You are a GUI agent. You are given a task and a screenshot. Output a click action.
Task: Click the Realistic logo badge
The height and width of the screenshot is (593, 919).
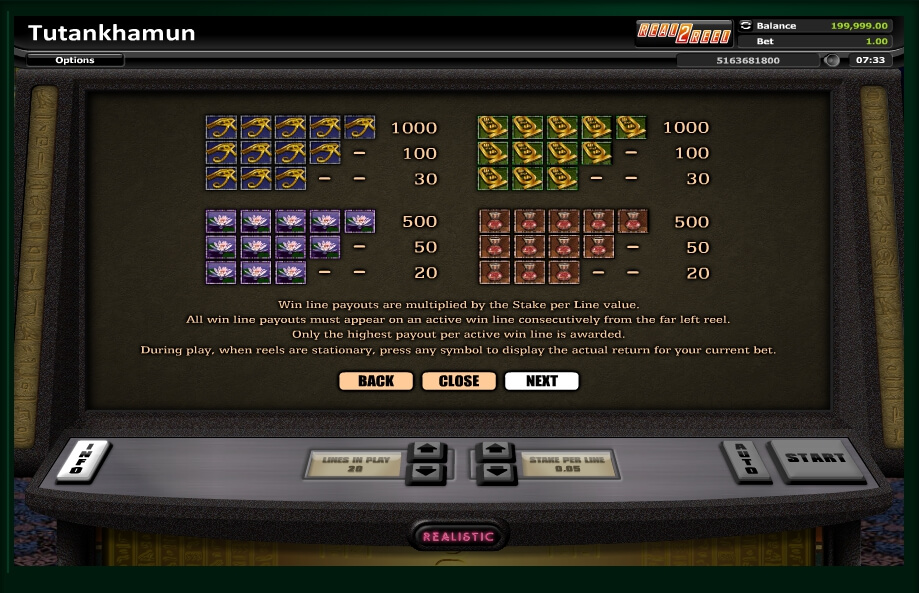459,536
